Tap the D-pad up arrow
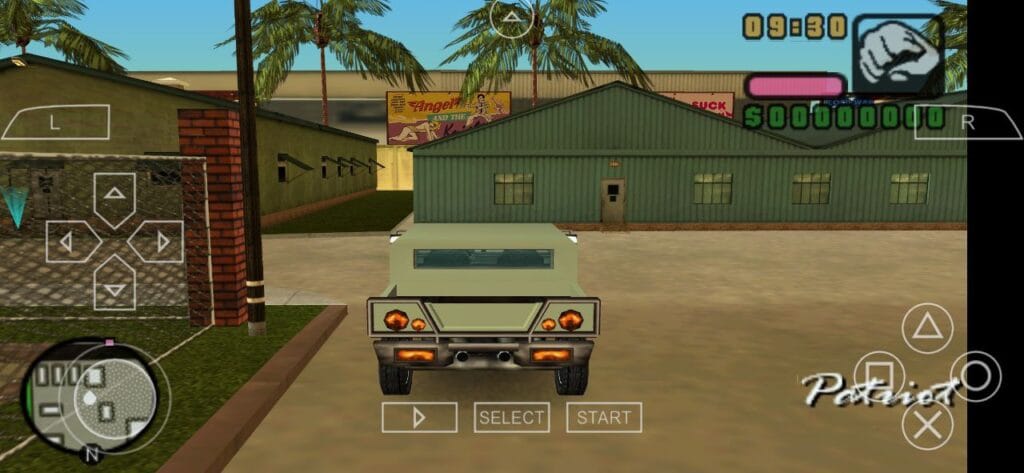 click(x=115, y=195)
